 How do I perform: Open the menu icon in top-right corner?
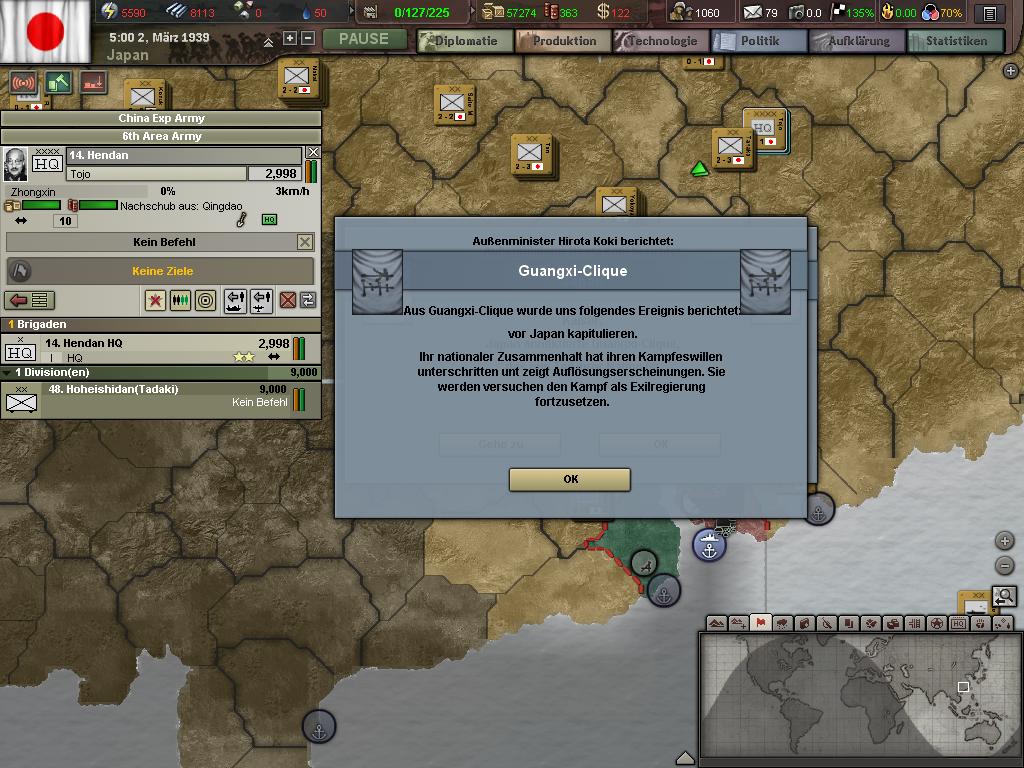989,14
